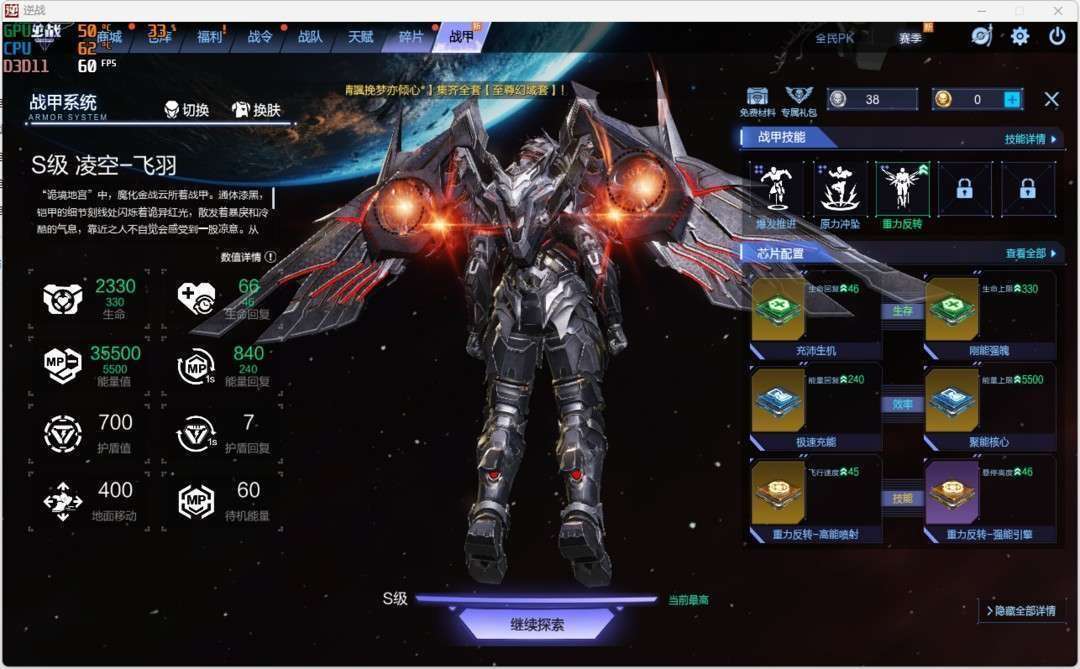Image resolution: width=1080 pixels, height=669 pixels.
Task: Click the 切换 armor switch button
Action: pyautogui.click(x=187, y=110)
